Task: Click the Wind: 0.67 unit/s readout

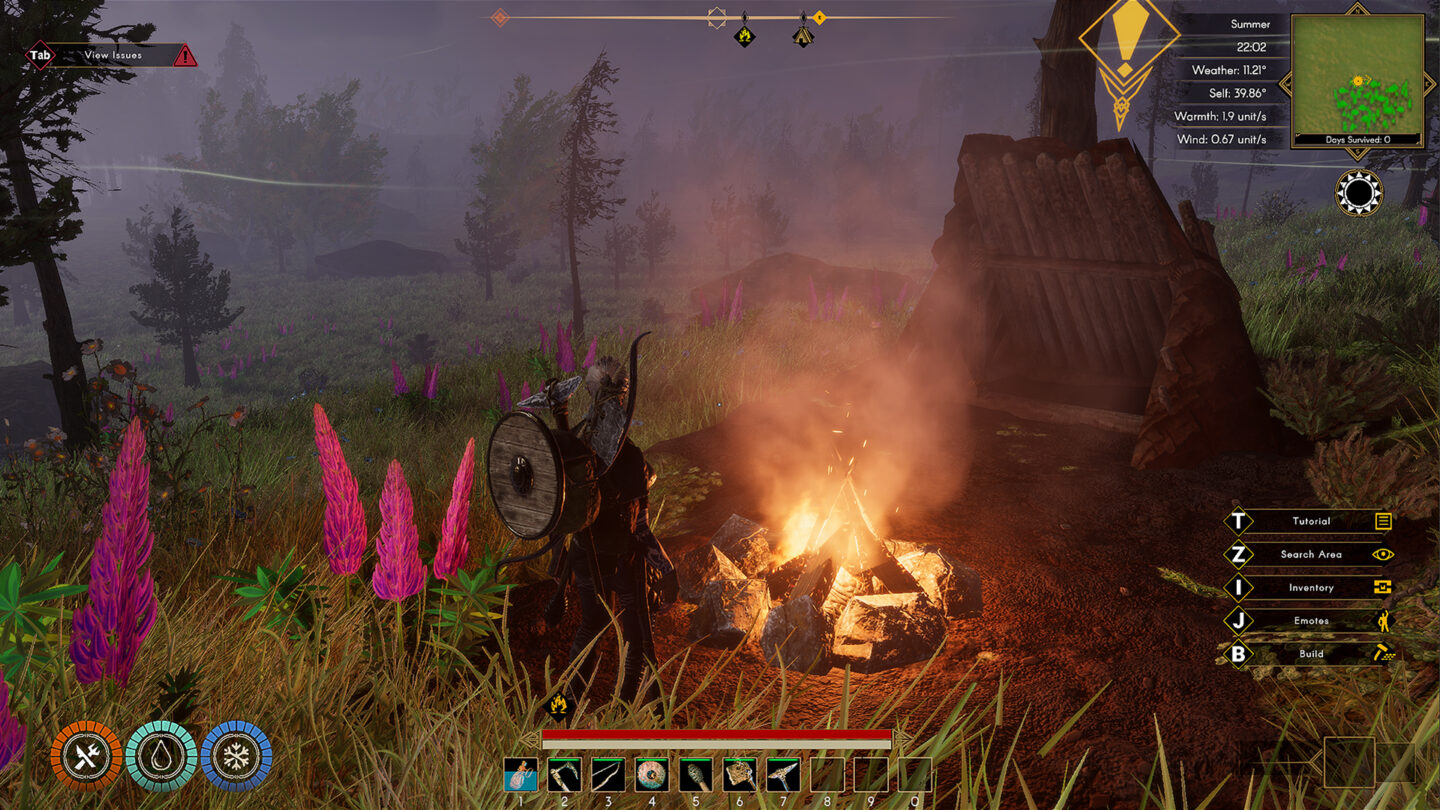Action: click(1222, 140)
